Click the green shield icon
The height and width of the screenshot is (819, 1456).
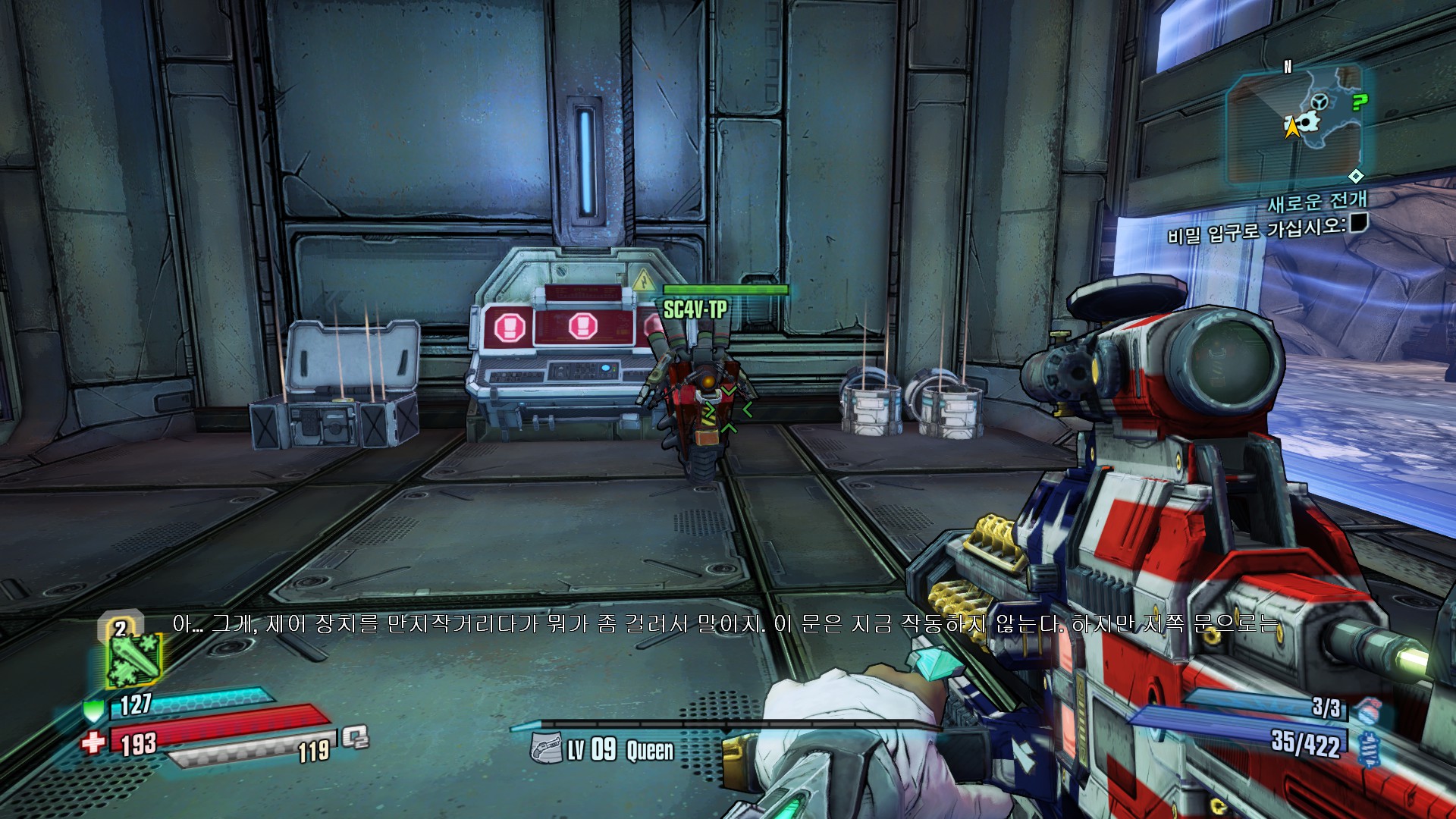(93, 711)
